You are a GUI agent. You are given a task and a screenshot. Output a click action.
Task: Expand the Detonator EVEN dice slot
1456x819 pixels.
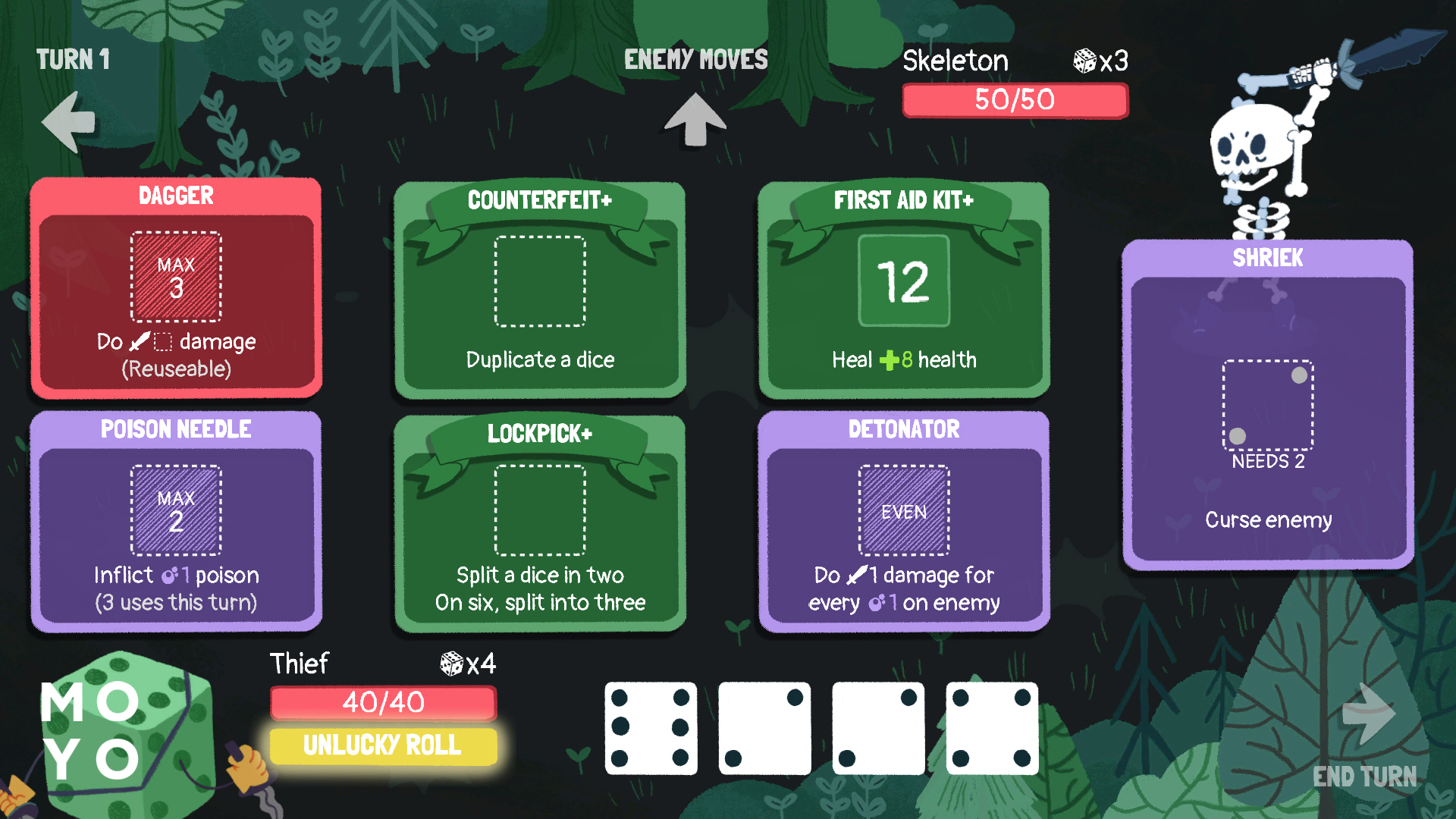point(903,510)
